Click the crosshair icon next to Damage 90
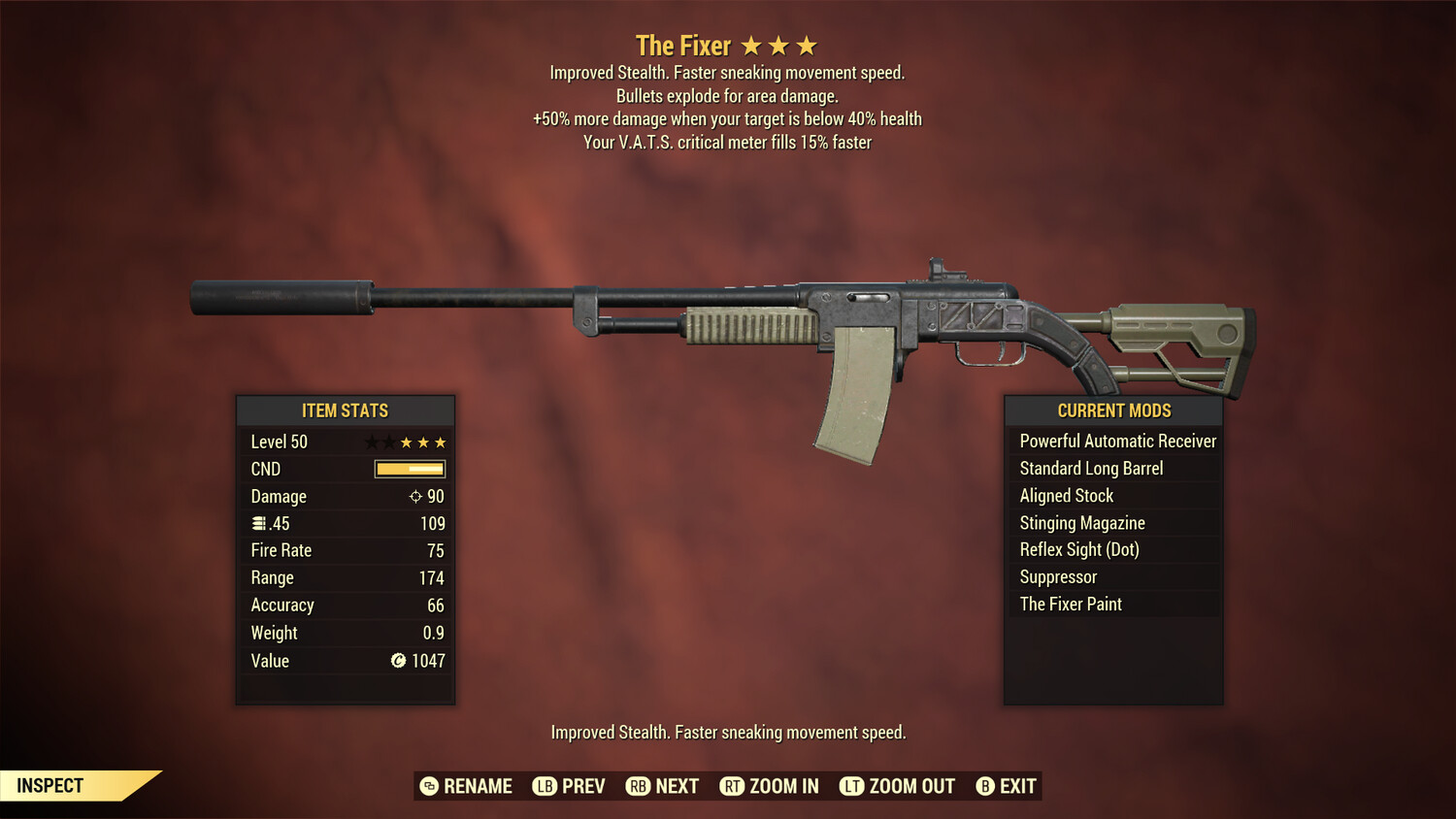Viewport: 1456px width, 819px height. (414, 496)
